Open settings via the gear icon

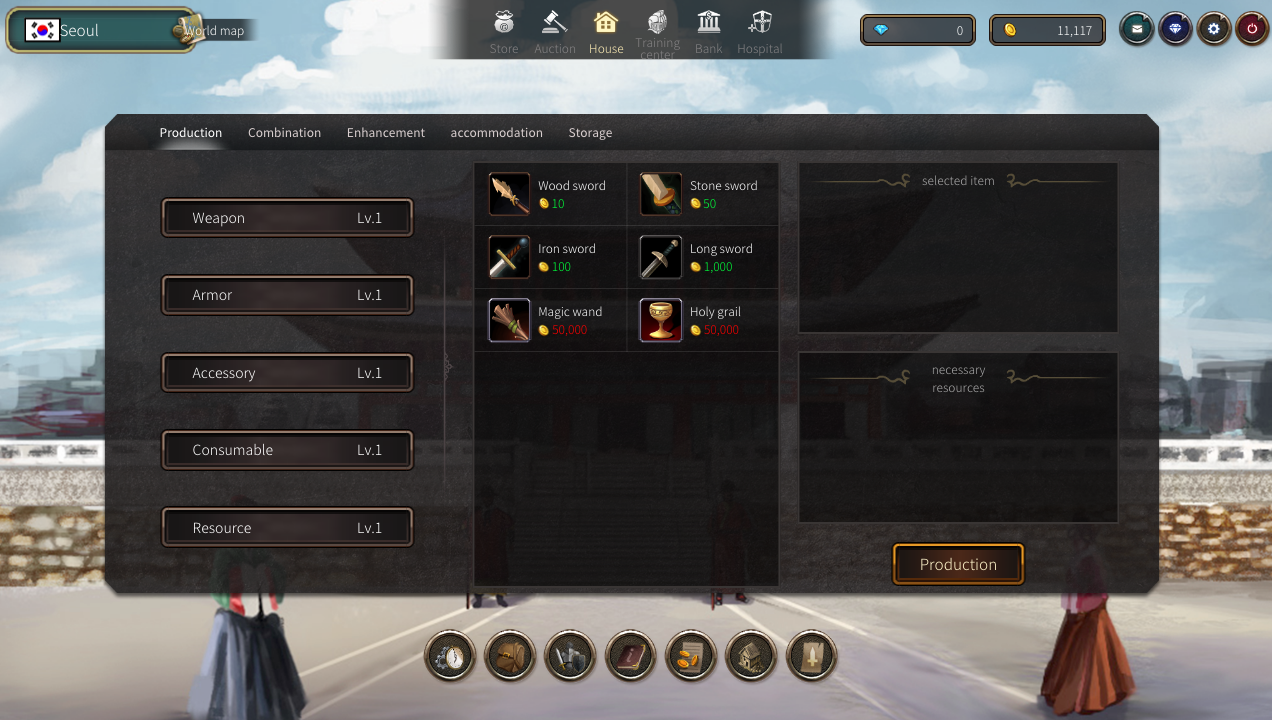click(x=1214, y=30)
